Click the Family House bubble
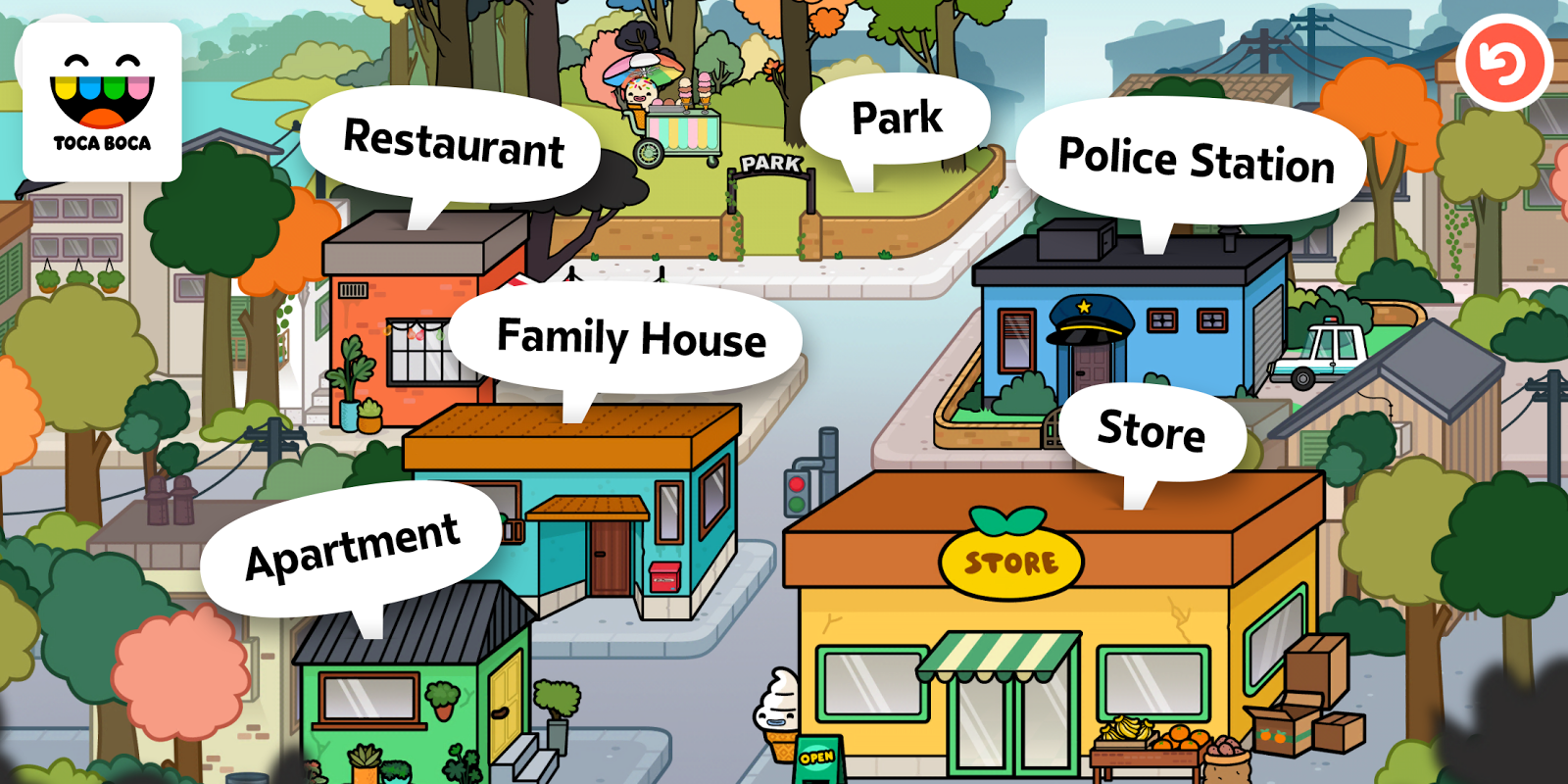This screenshot has height=784, width=1568. point(632,340)
